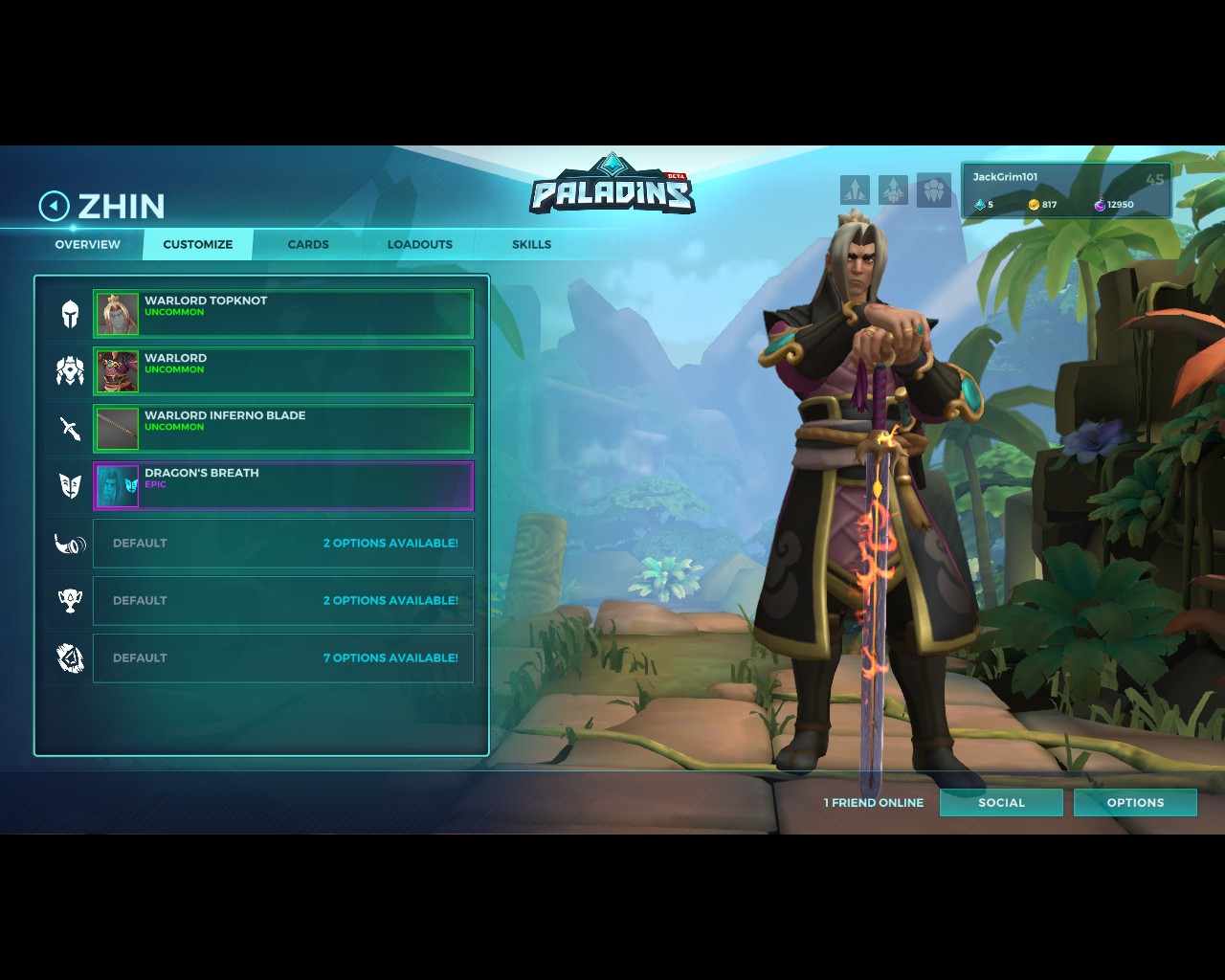Screen dimensions: 1225x980
Task: Switch to the CARDS tab
Action: (307, 244)
